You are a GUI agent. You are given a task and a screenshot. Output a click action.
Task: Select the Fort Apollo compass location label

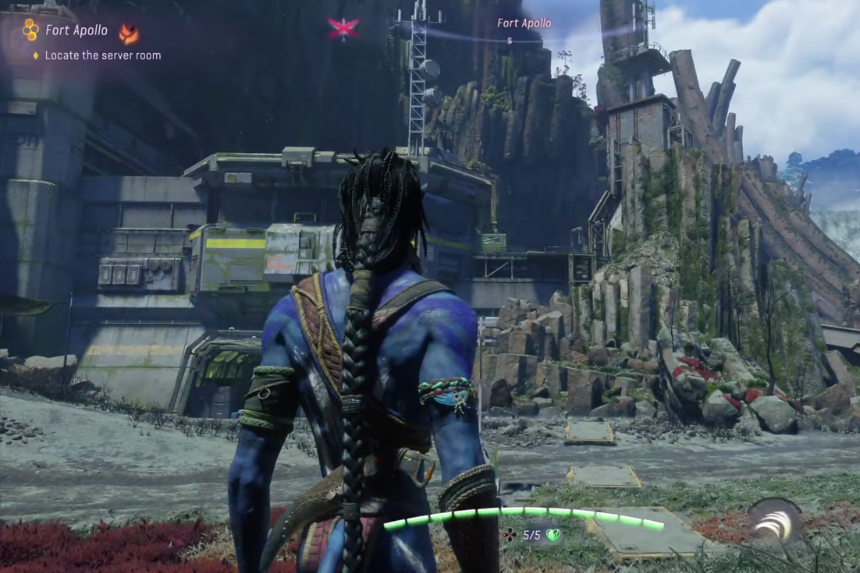pos(524,23)
